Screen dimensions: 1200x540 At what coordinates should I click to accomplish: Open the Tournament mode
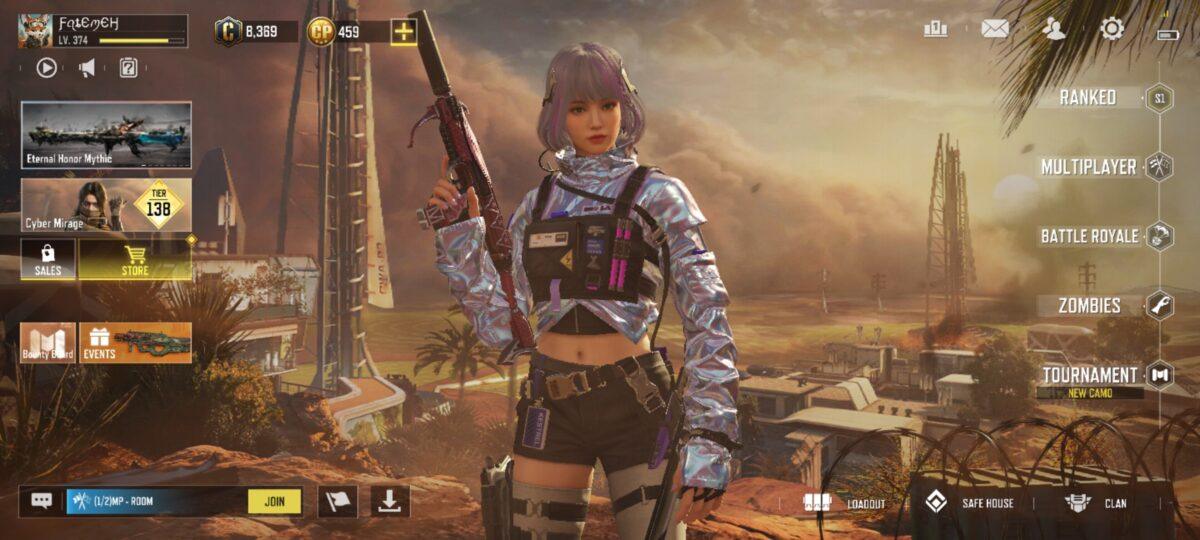tap(1090, 375)
